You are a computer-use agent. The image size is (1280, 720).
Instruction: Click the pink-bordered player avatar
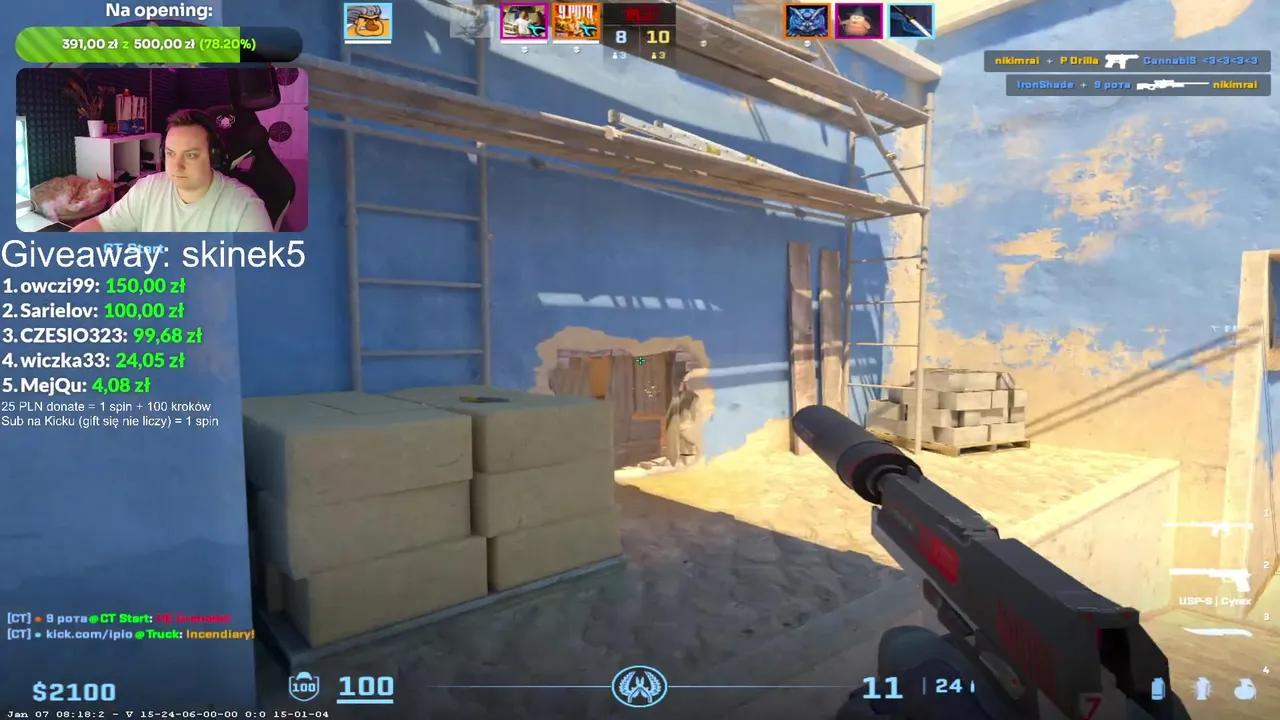click(x=524, y=22)
